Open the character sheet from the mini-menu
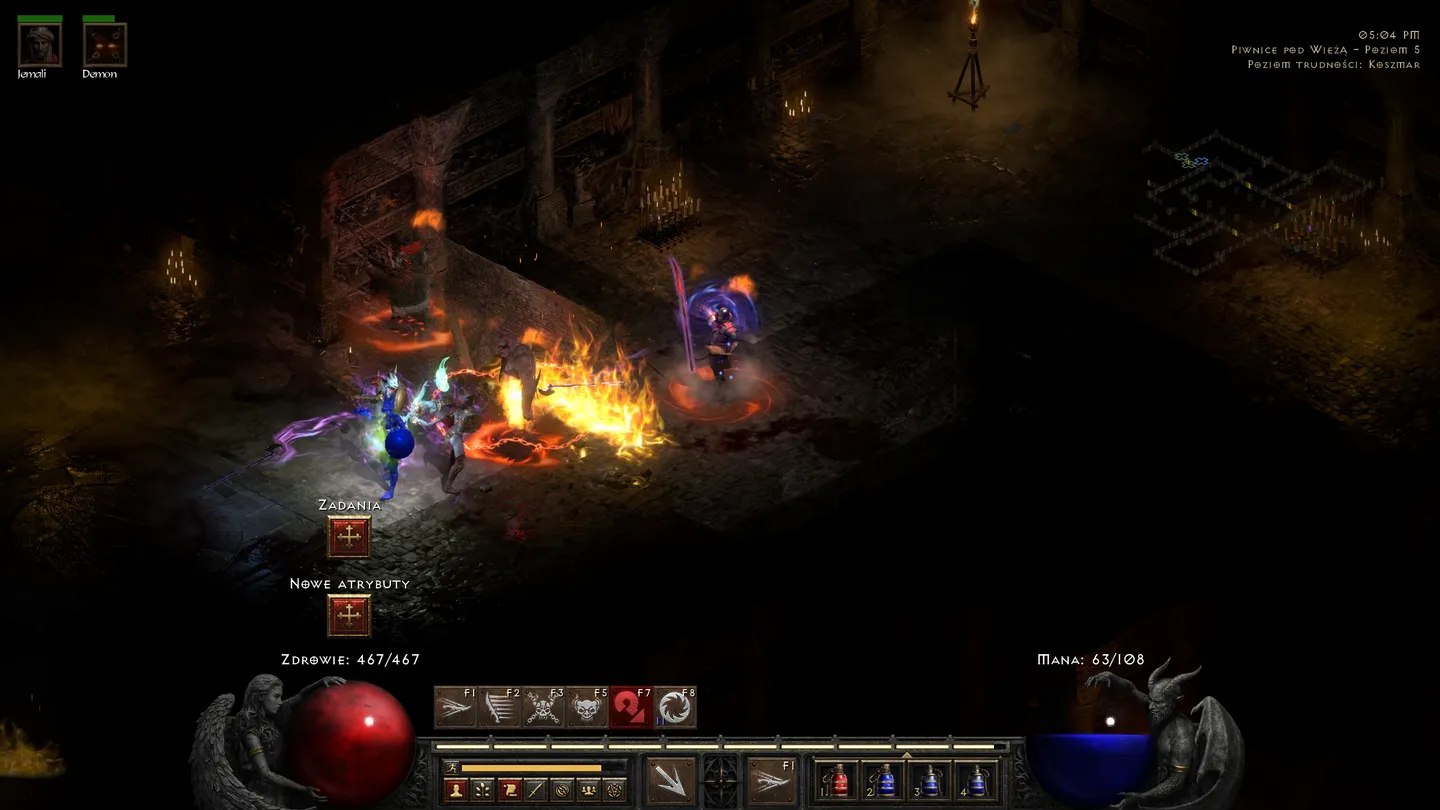 coord(457,790)
